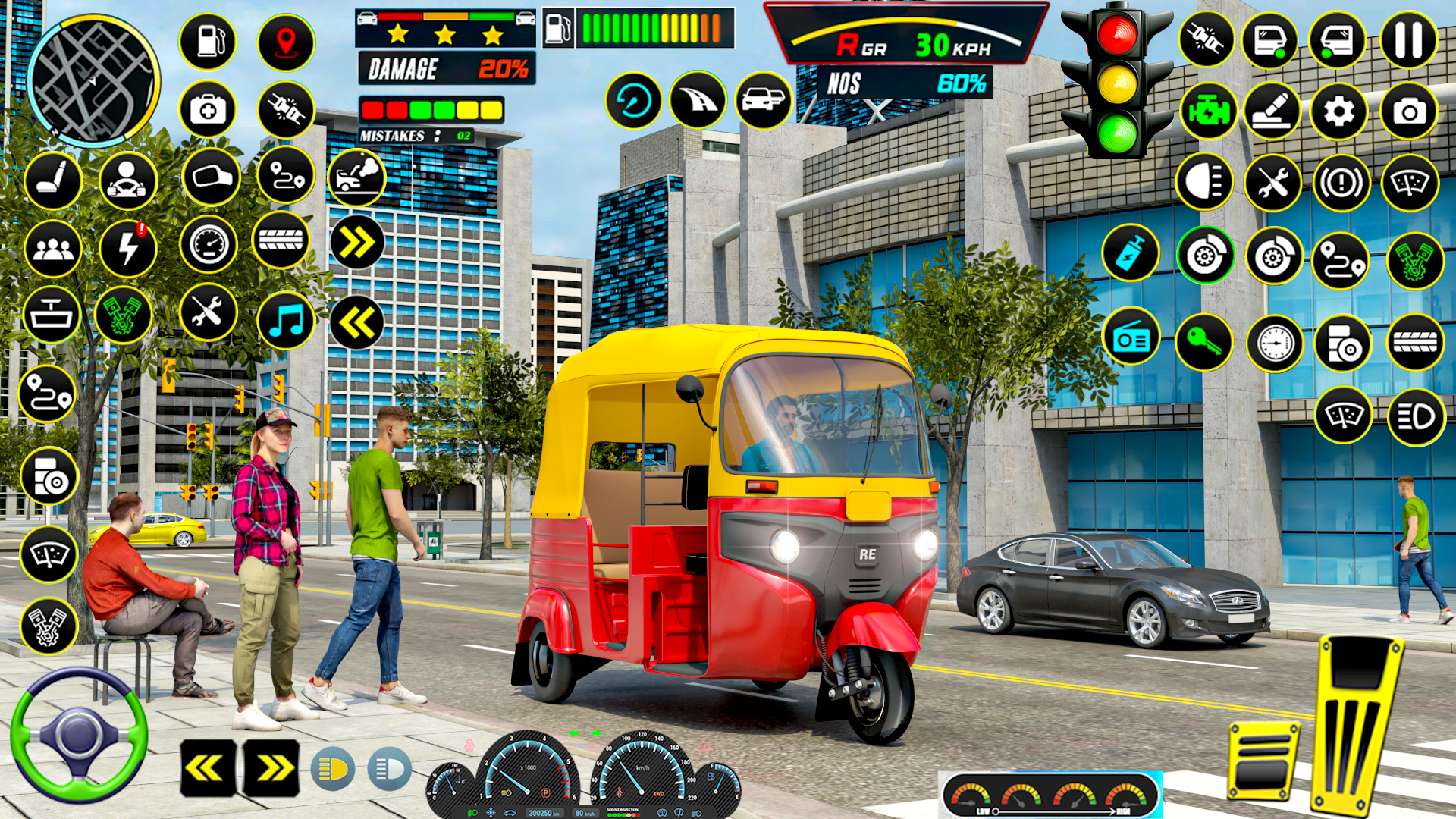Select the ignition key icon
The height and width of the screenshot is (819, 1456).
point(1204,340)
